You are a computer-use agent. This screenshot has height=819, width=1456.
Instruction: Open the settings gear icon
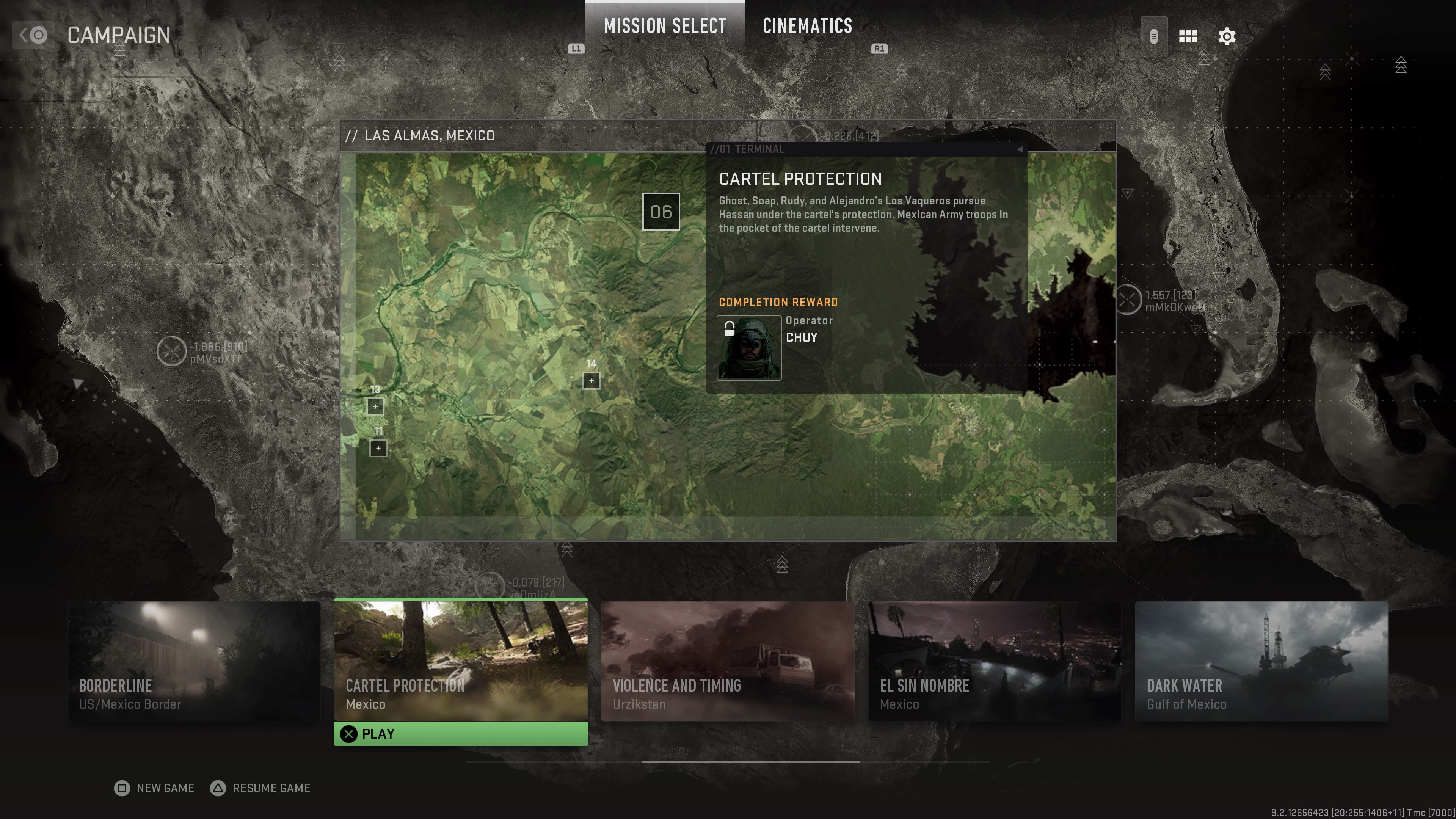pos(1227,37)
